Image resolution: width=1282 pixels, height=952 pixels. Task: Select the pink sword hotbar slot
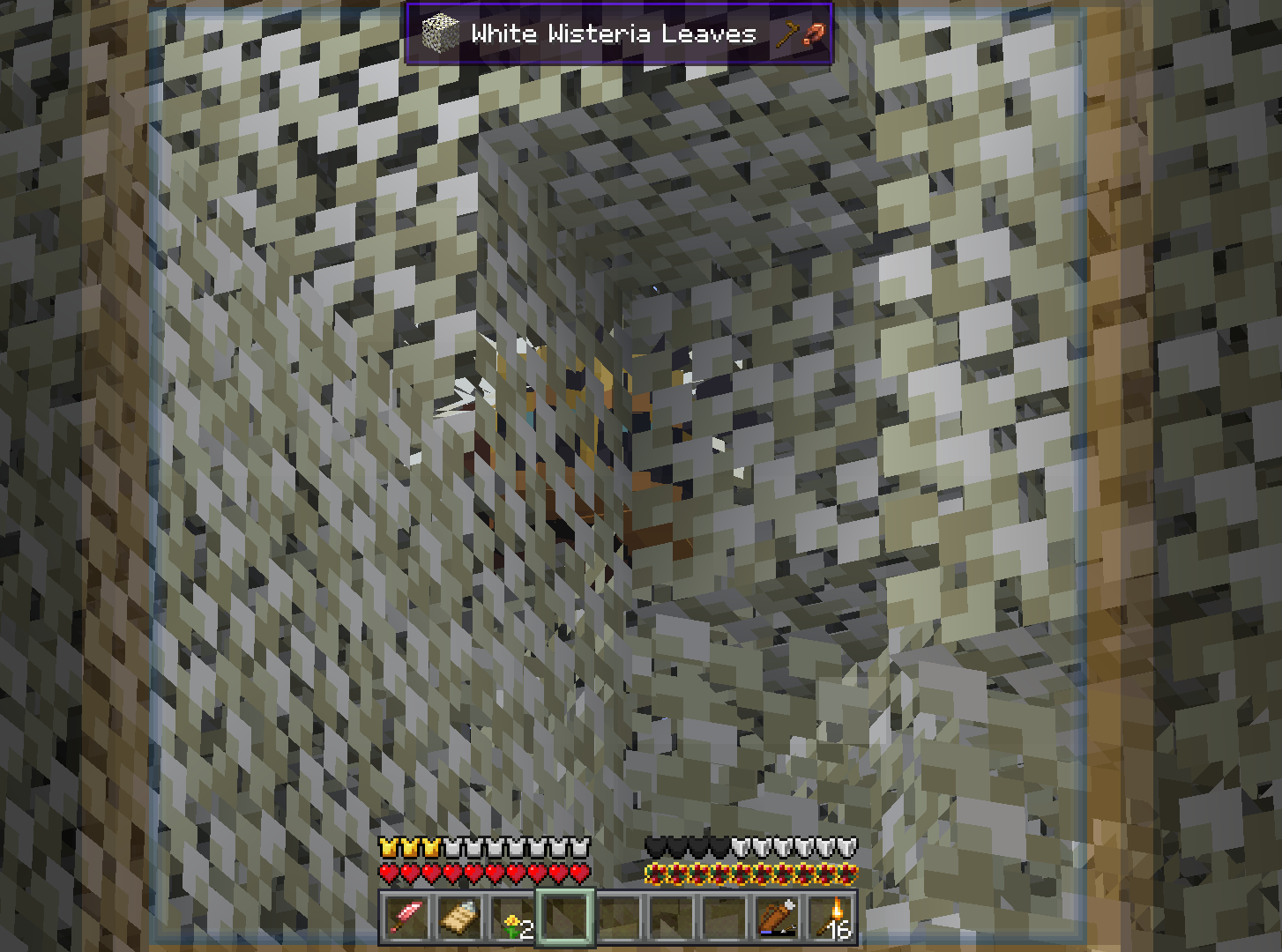[406, 918]
